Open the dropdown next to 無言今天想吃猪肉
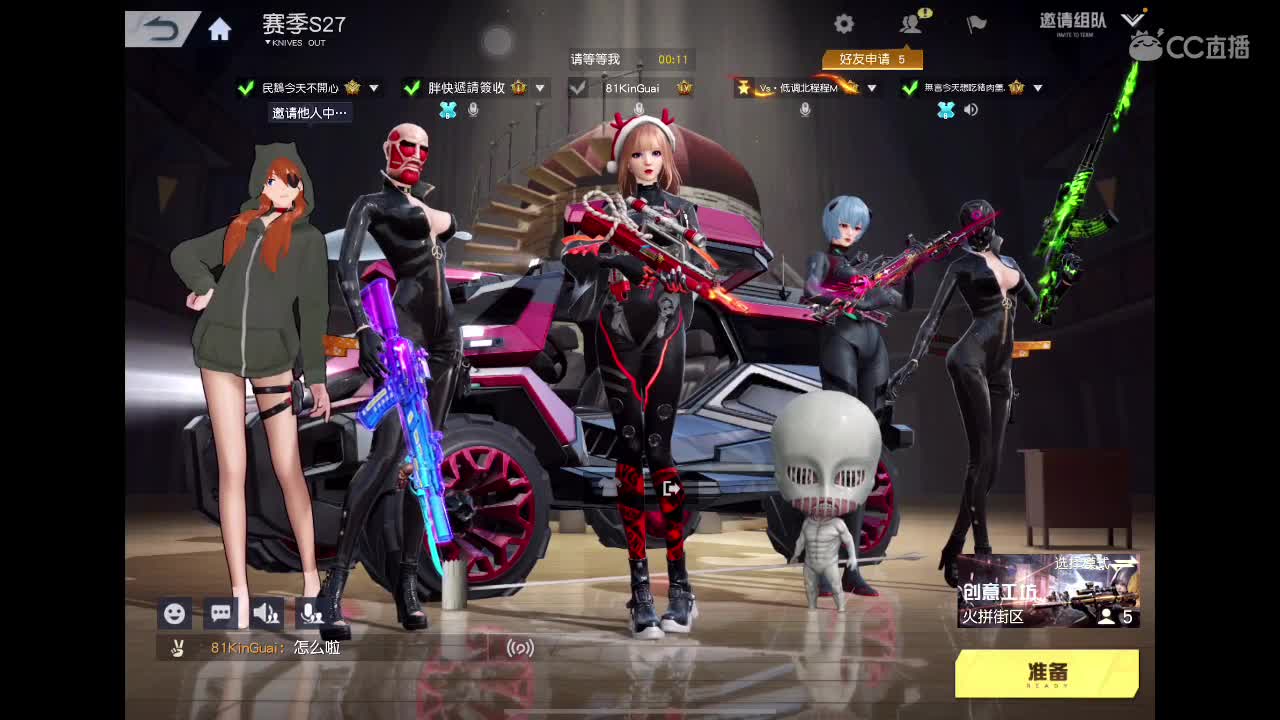 point(1038,88)
